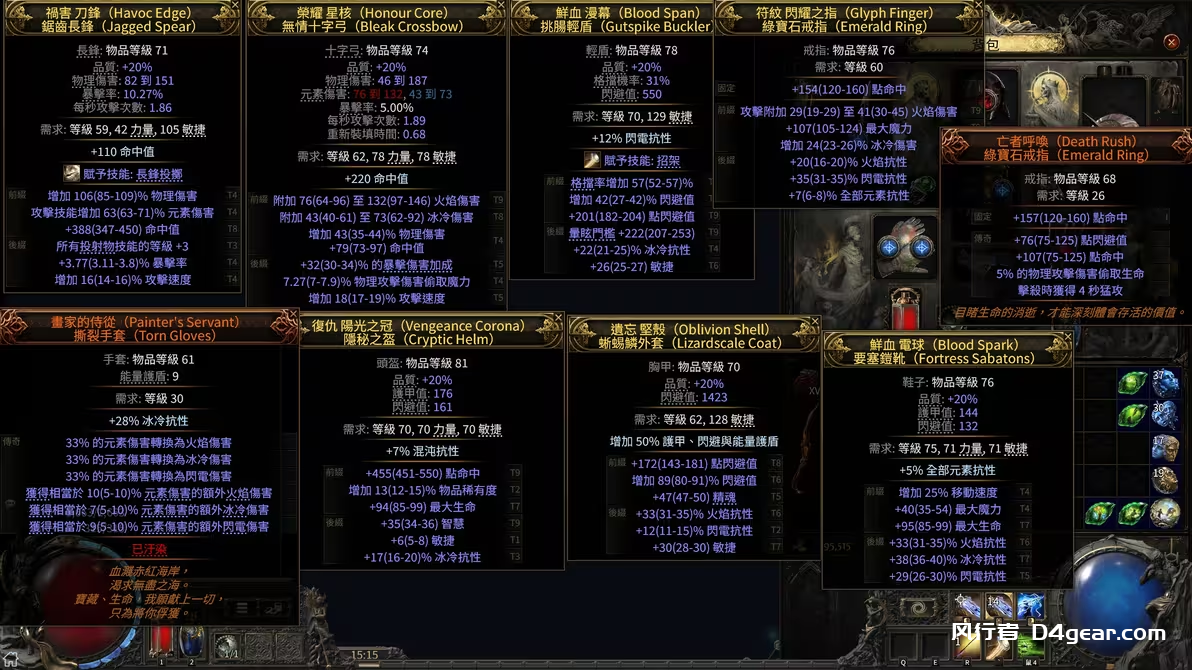Image resolution: width=1192 pixels, height=670 pixels.
Task: Activate the blue lightning skill icon
Action: click(1030, 606)
